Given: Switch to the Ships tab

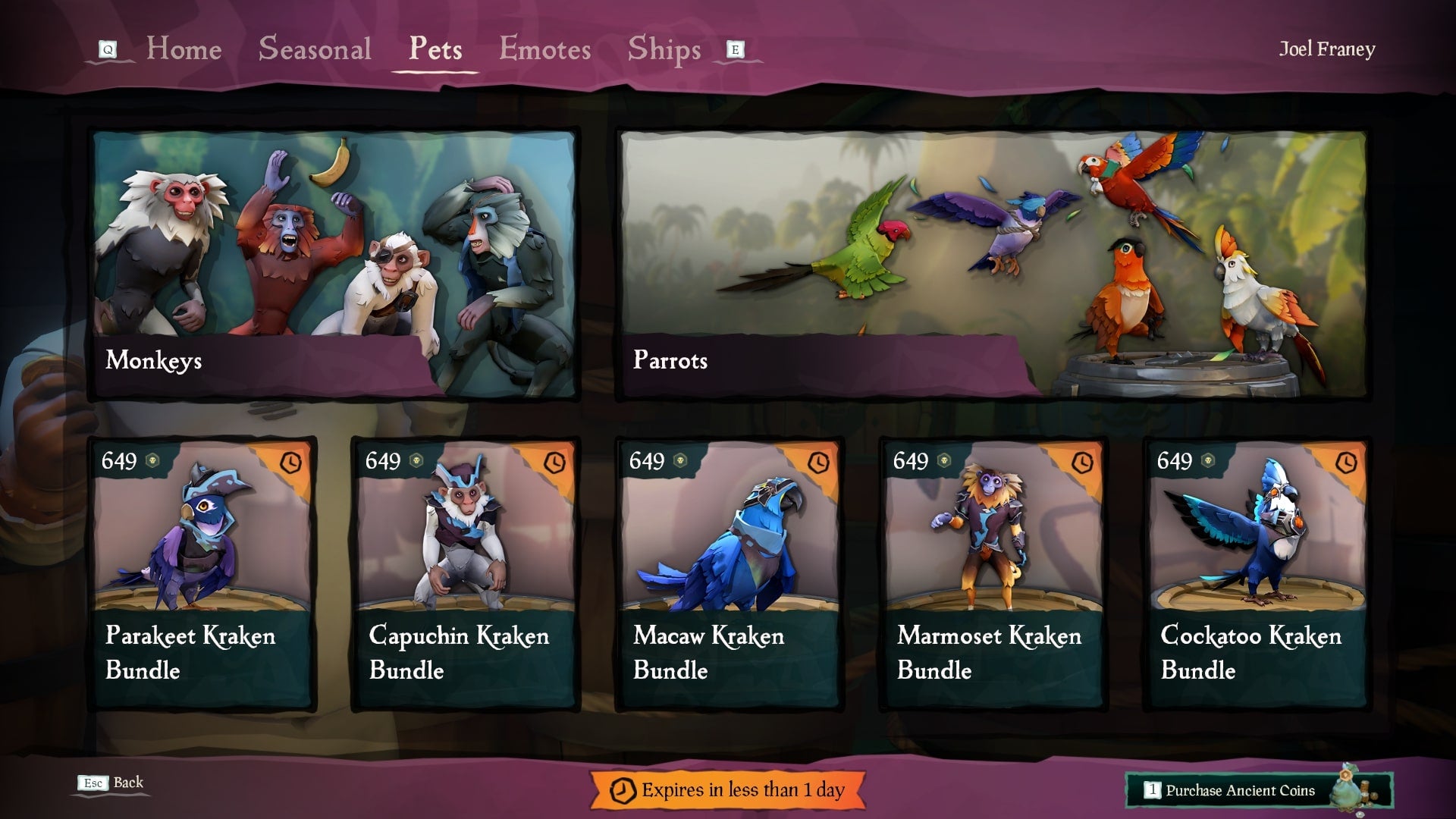Looking at the screenshot, I should pos(664,49).
